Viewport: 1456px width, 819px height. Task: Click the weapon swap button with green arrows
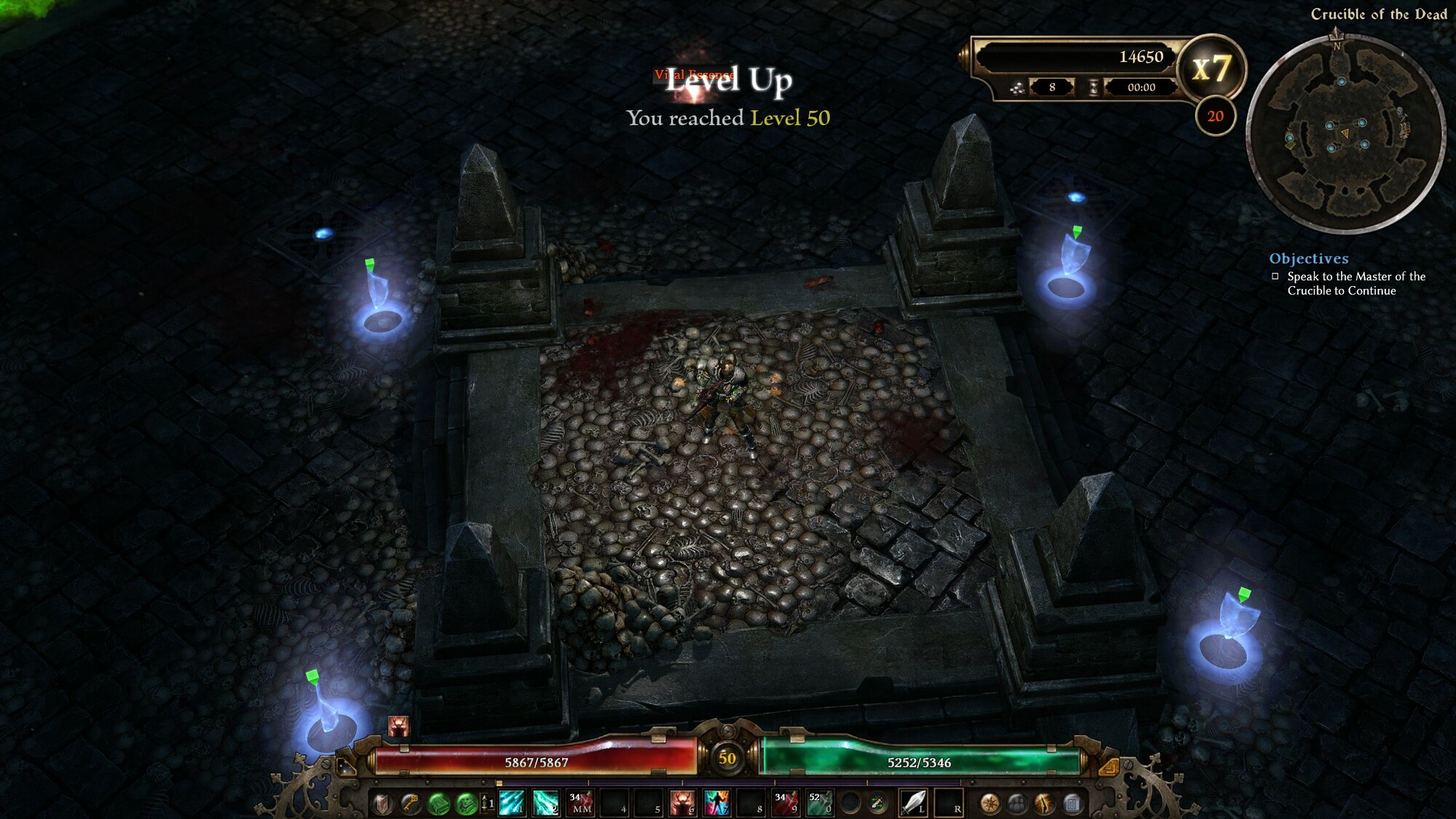point(878,804)
